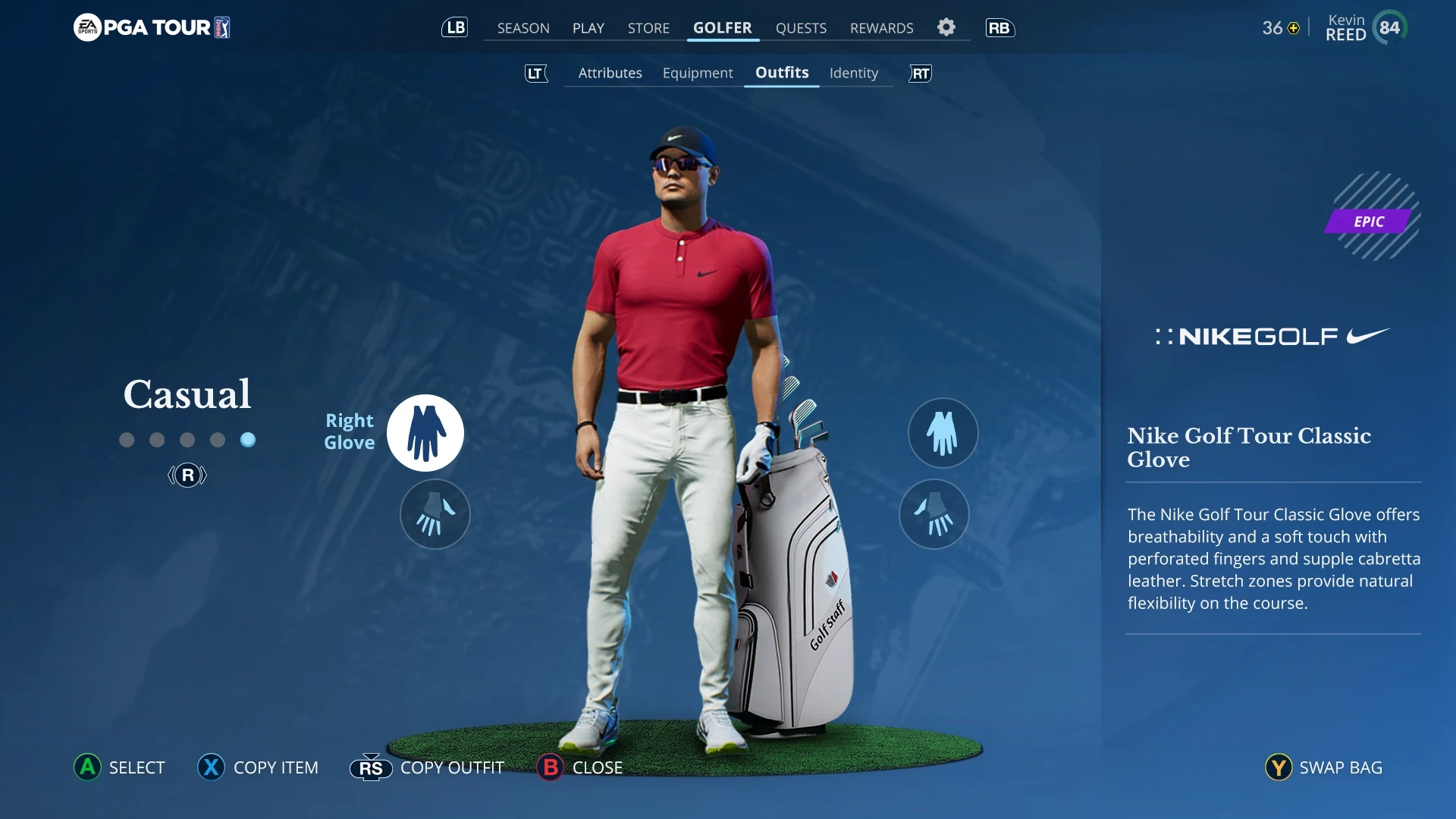Open the STORE page
1456x819 pixels.
(x=648, y=28)
